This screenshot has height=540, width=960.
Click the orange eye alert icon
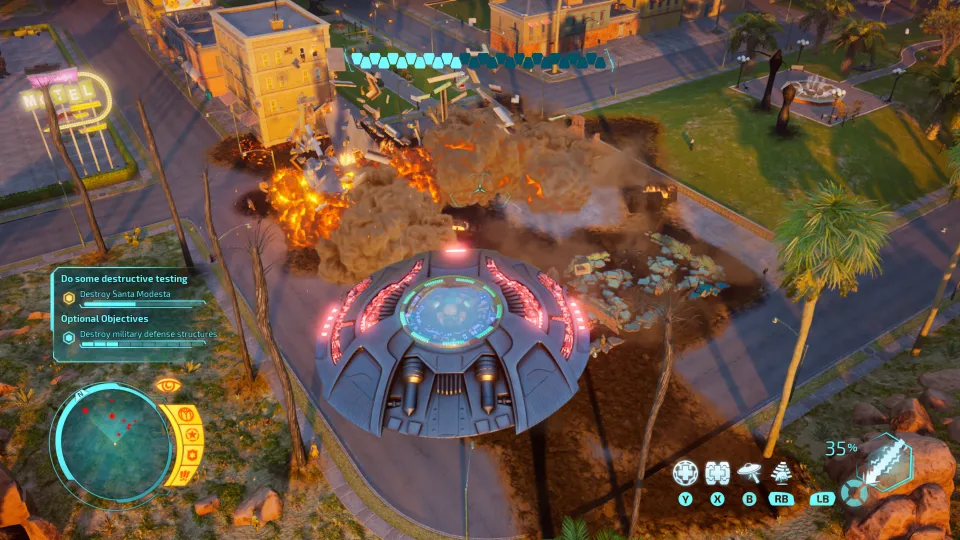[x=166, y=385]
